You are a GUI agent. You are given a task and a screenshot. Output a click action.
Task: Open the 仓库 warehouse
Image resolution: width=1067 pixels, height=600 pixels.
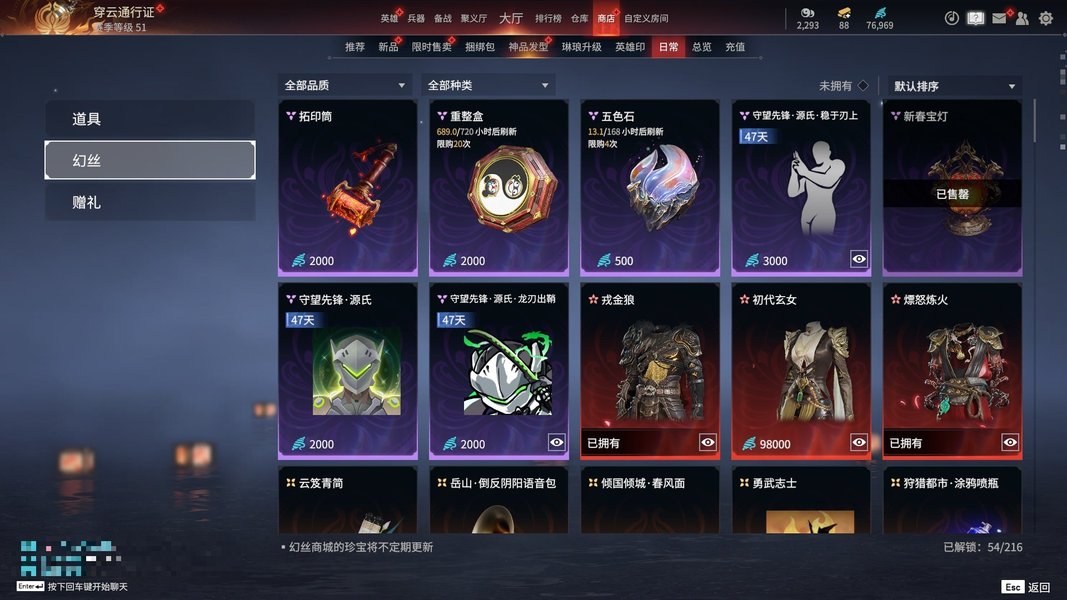click(580, 18)
